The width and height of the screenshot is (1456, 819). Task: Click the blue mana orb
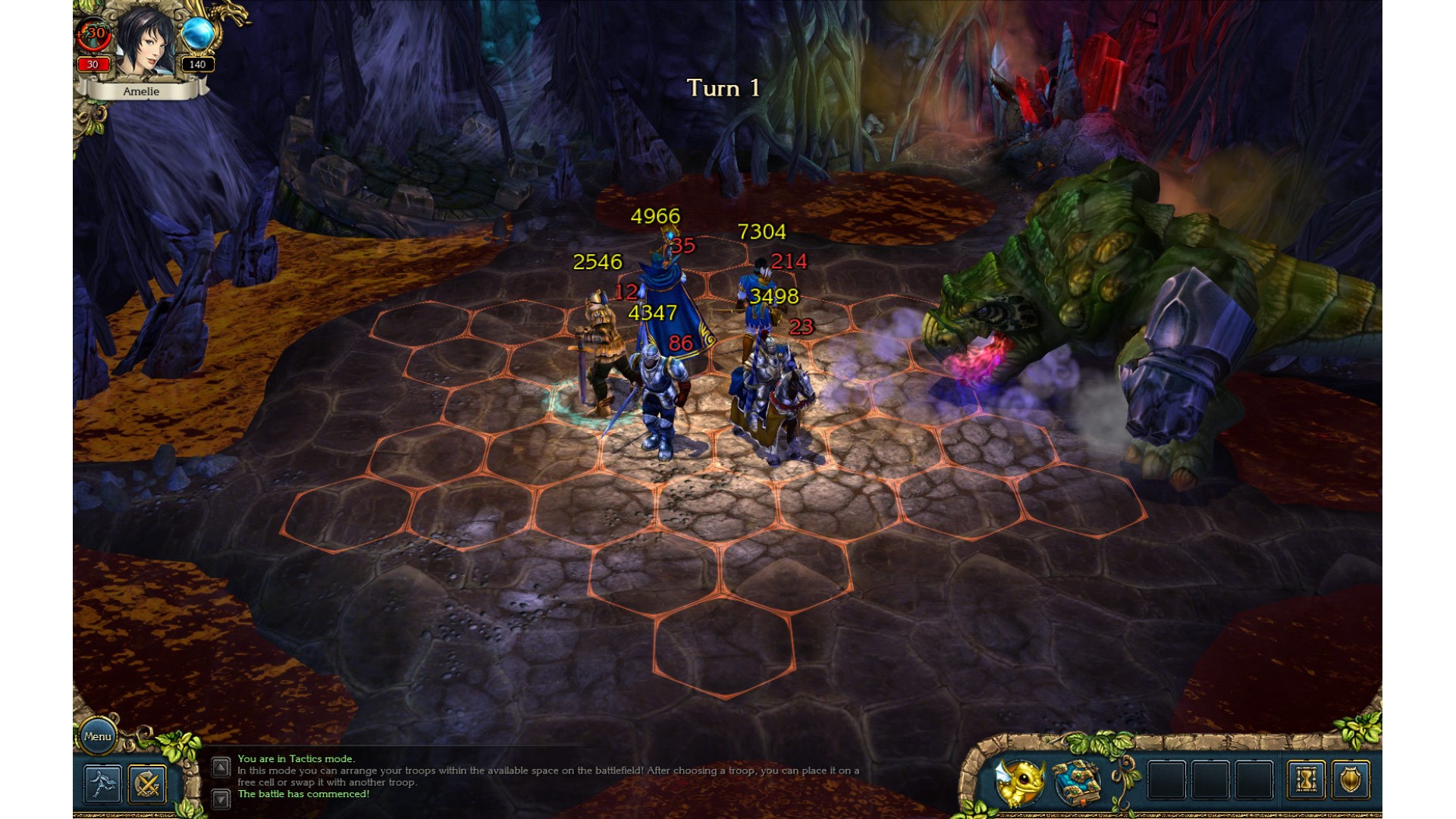197,35
